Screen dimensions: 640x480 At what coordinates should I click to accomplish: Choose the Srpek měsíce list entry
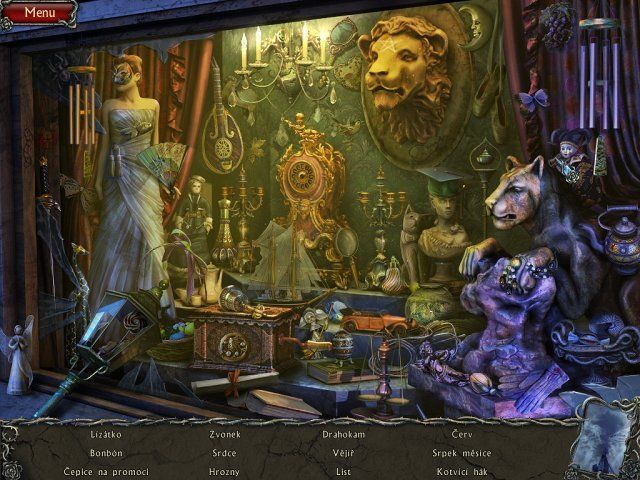tap(461, 453)
